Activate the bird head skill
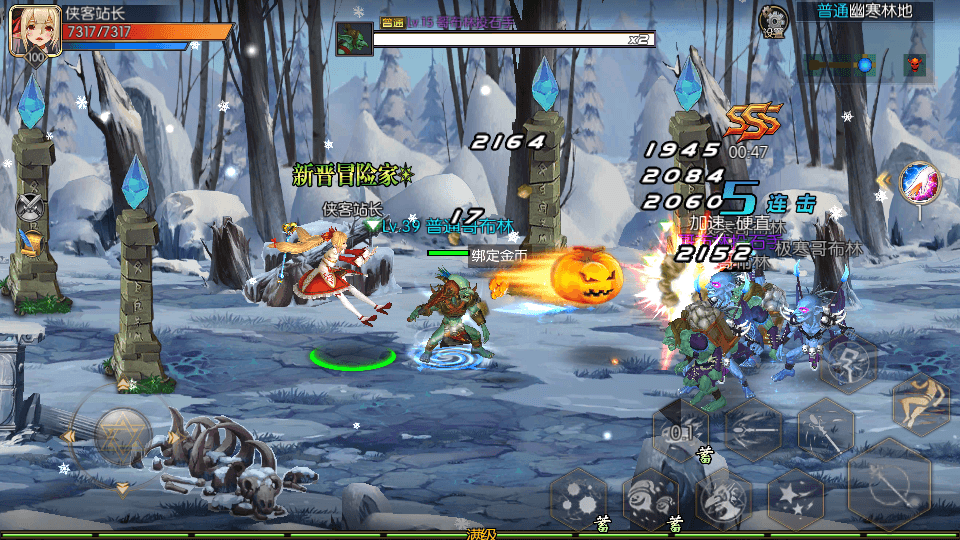The height and width of the screenshot is (540, 960). [x=723, y=497]
